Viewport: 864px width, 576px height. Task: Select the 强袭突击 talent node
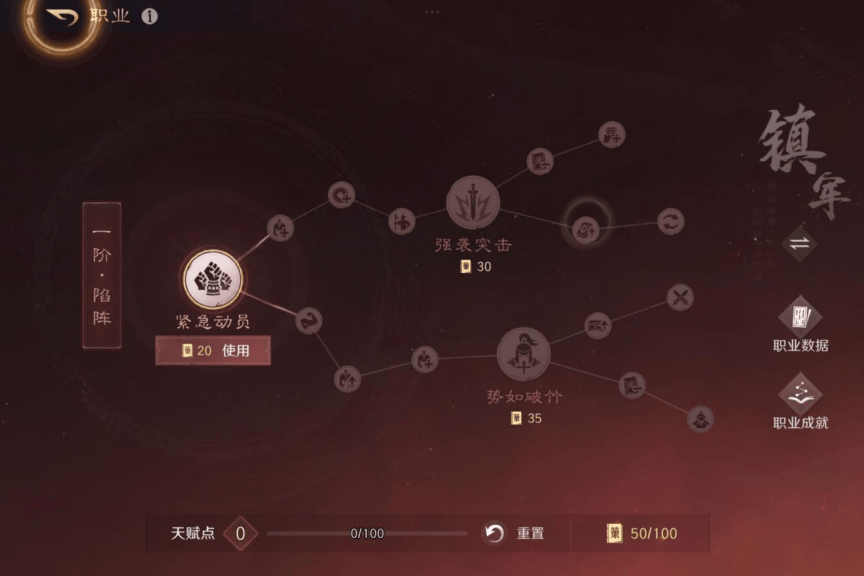tap(472, 202)
